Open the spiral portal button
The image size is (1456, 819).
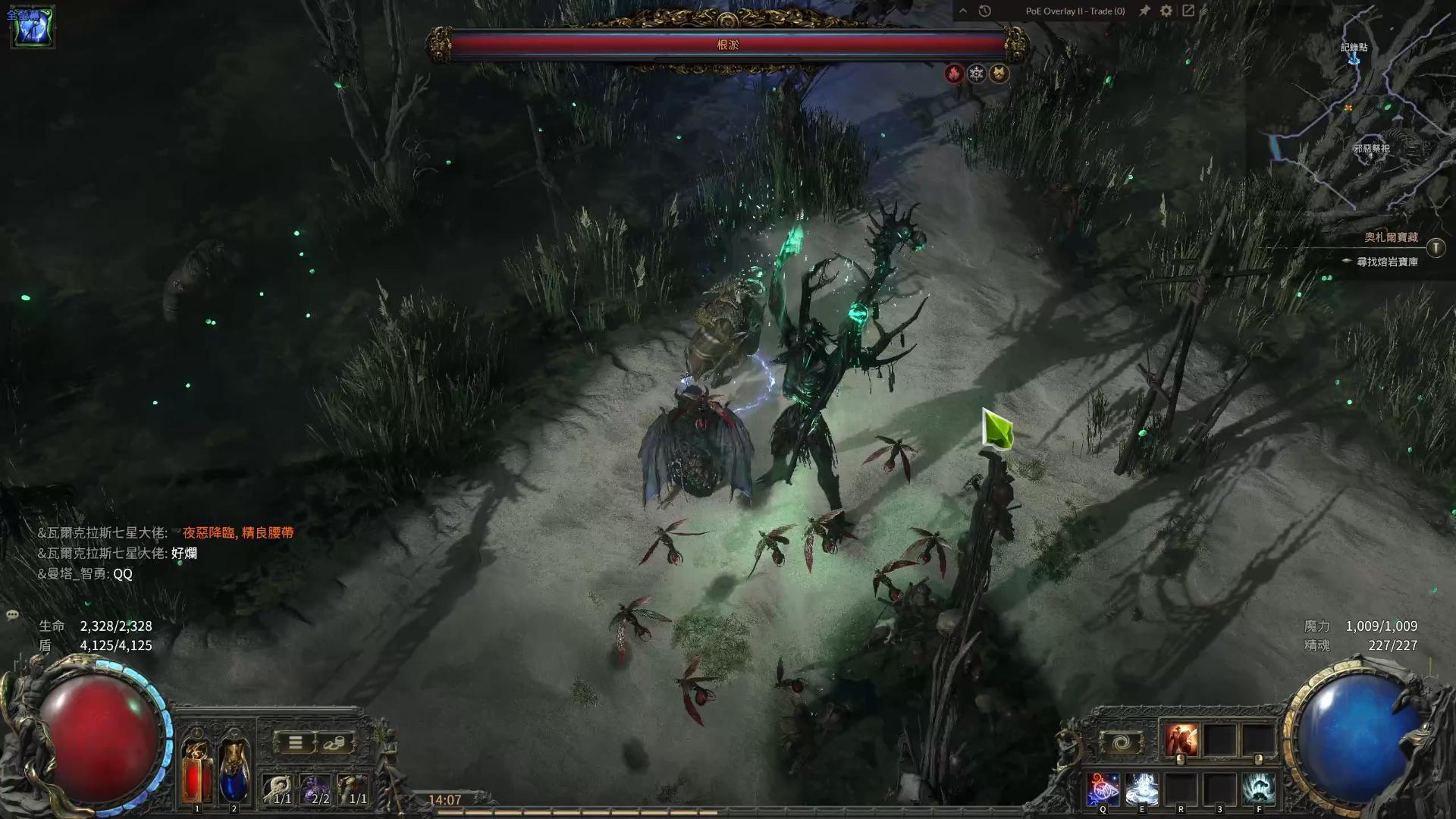pyautogui.click(x=1122, y=742)
